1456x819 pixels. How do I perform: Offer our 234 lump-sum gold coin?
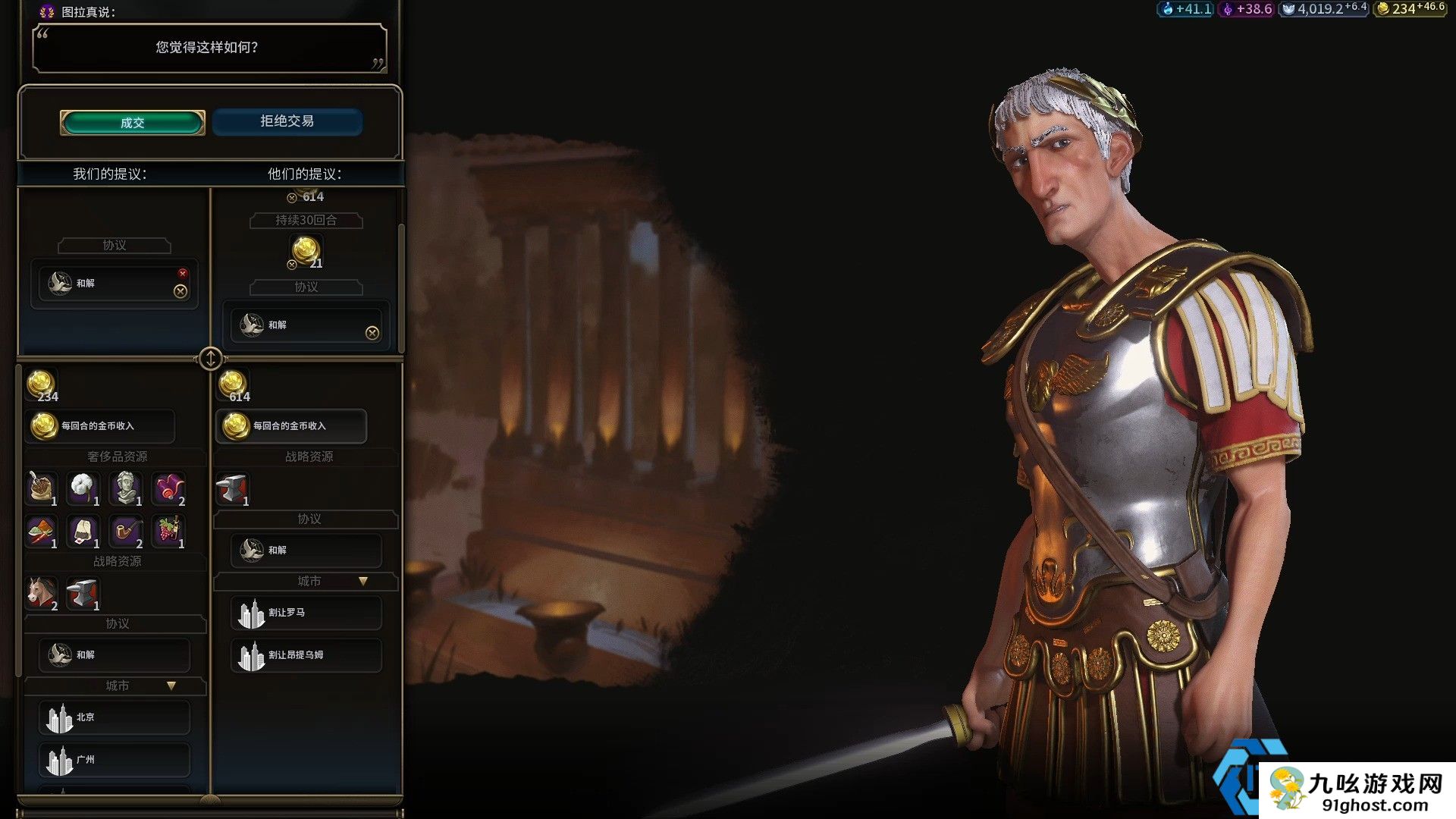point(41,385)
